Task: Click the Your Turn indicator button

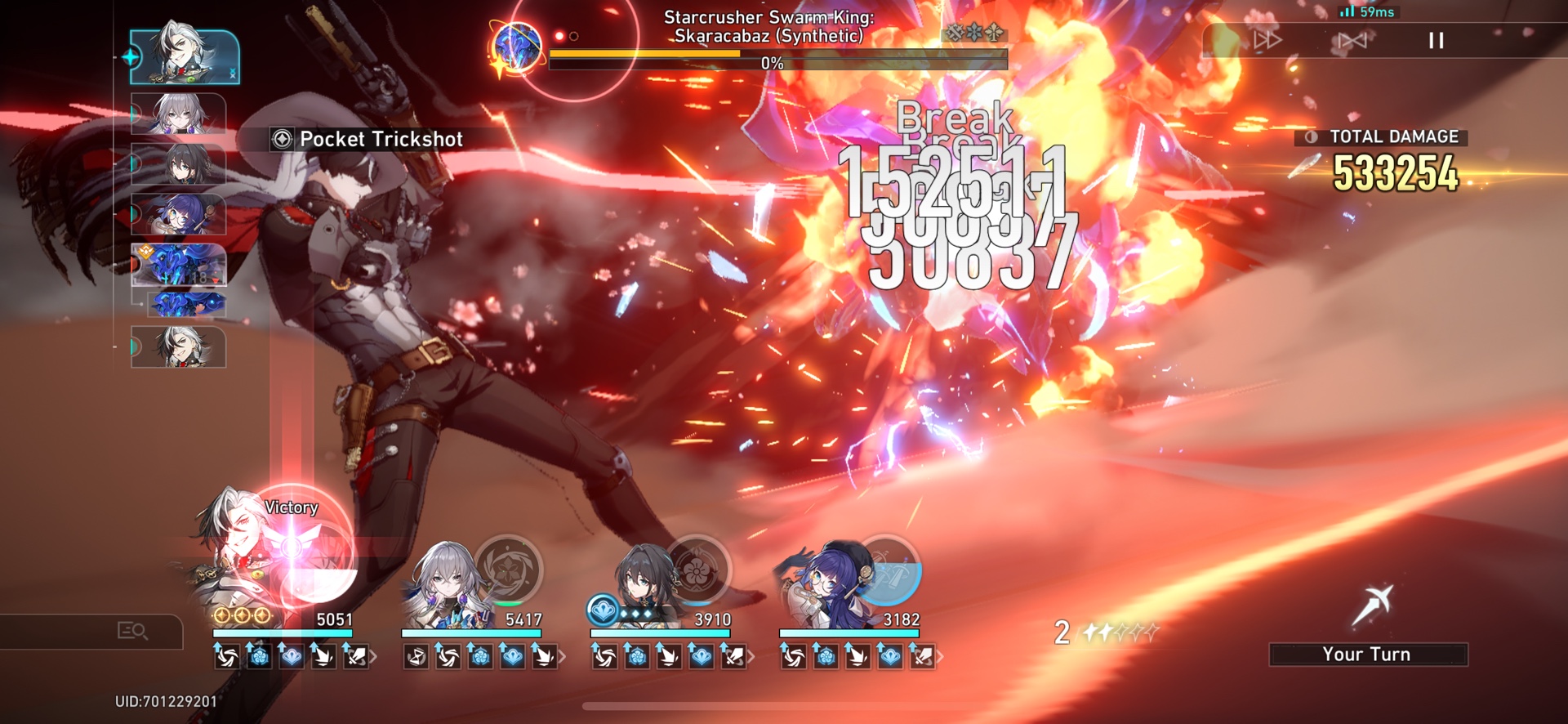Action: tap(1367, 654)
